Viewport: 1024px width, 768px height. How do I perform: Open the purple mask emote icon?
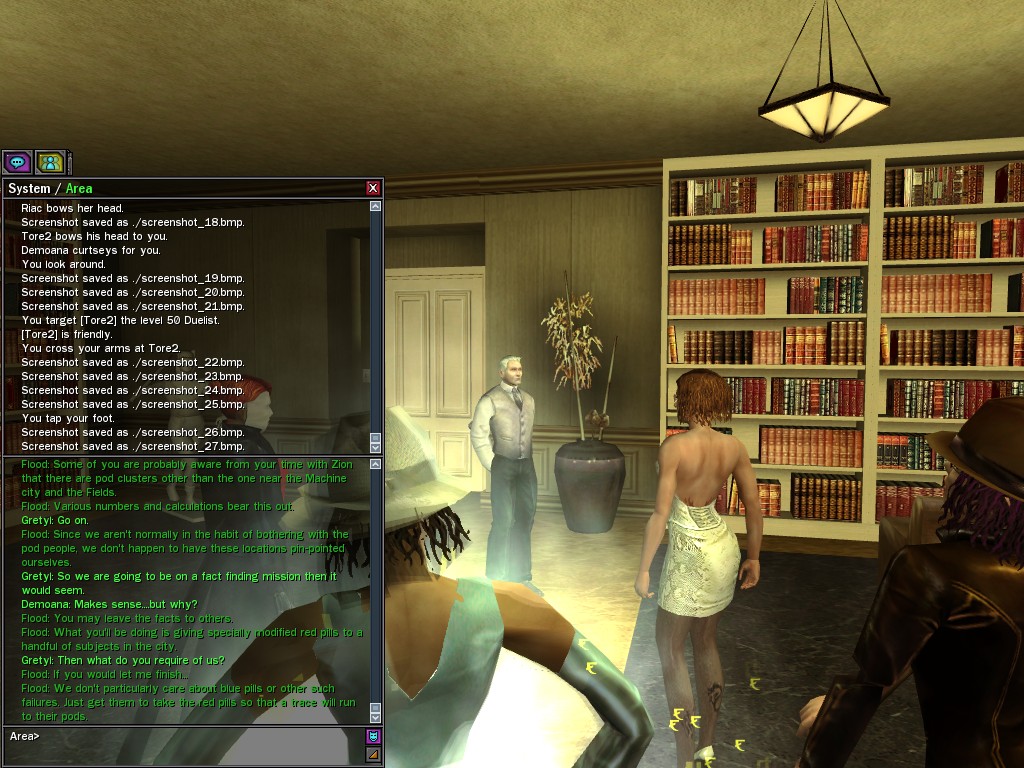tap(373, 737)
